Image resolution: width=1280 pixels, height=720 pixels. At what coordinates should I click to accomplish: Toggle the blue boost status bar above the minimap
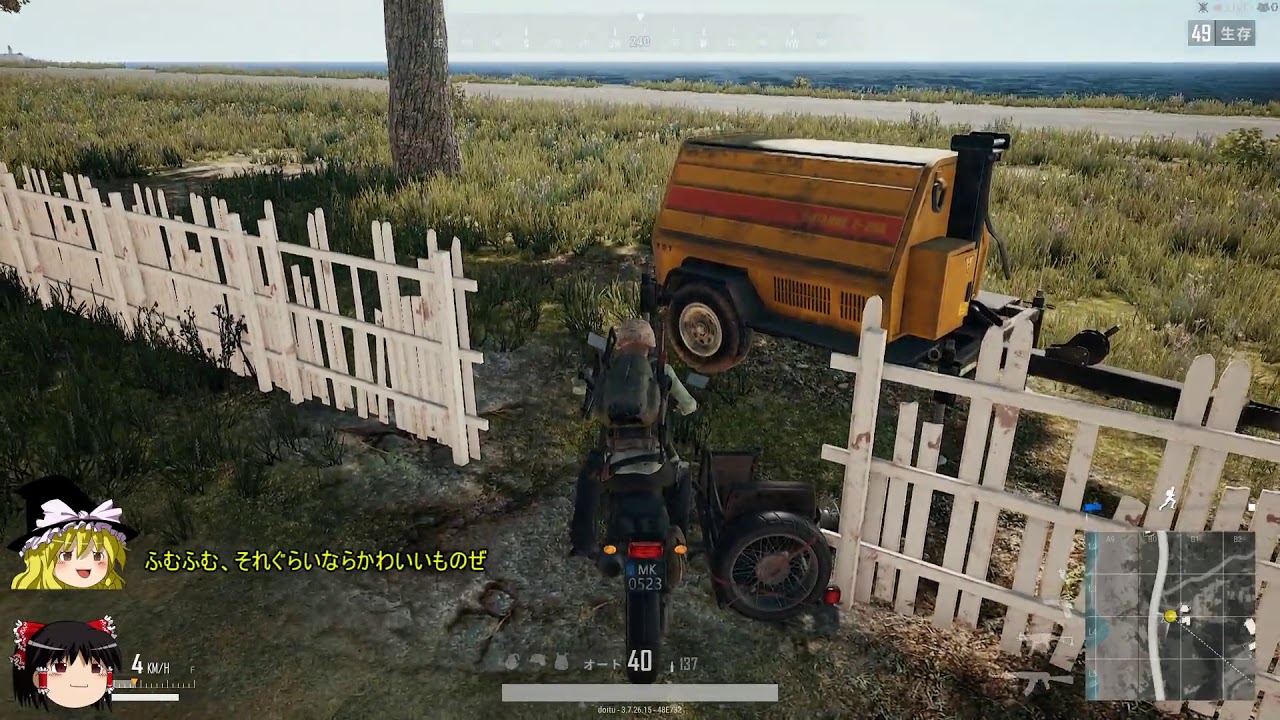[x=1091, y=508]
